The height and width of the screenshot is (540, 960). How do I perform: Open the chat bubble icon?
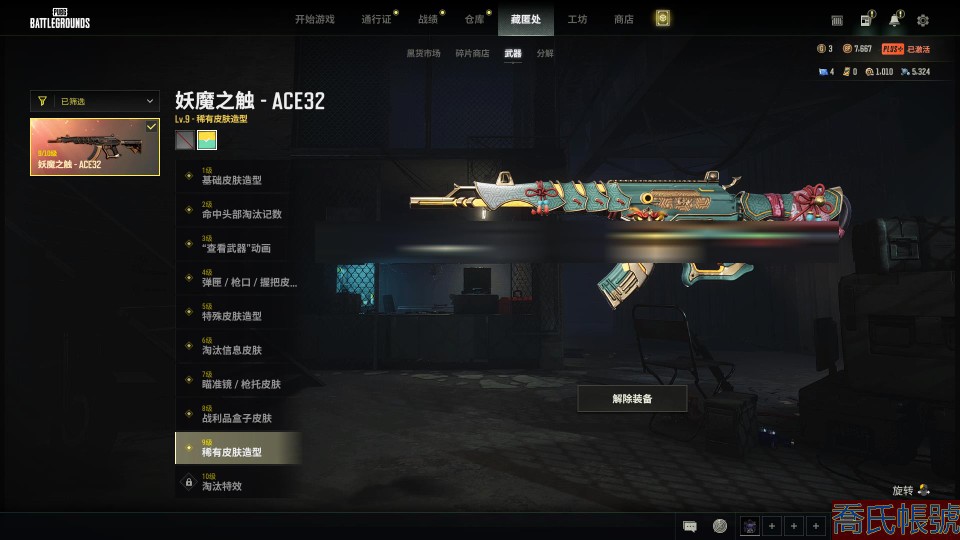[x=690, y=526]
